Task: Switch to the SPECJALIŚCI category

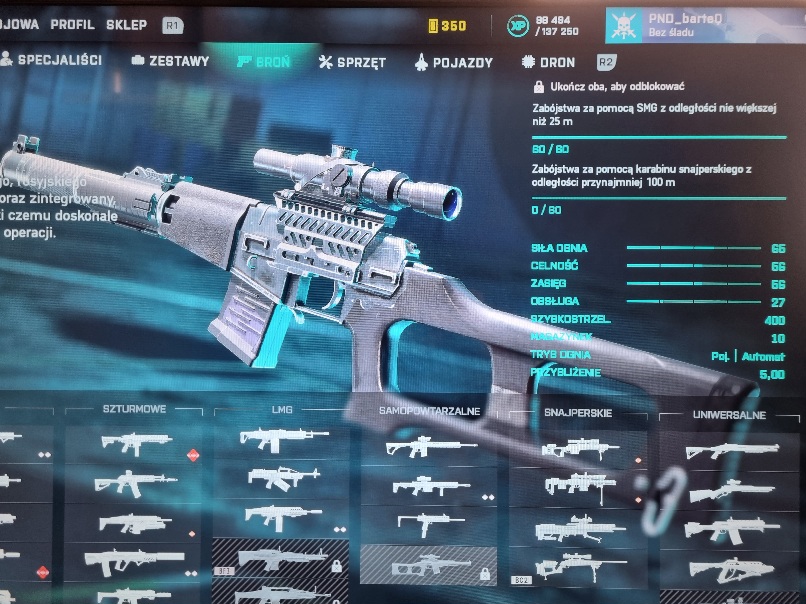Action: click(52, 61)
